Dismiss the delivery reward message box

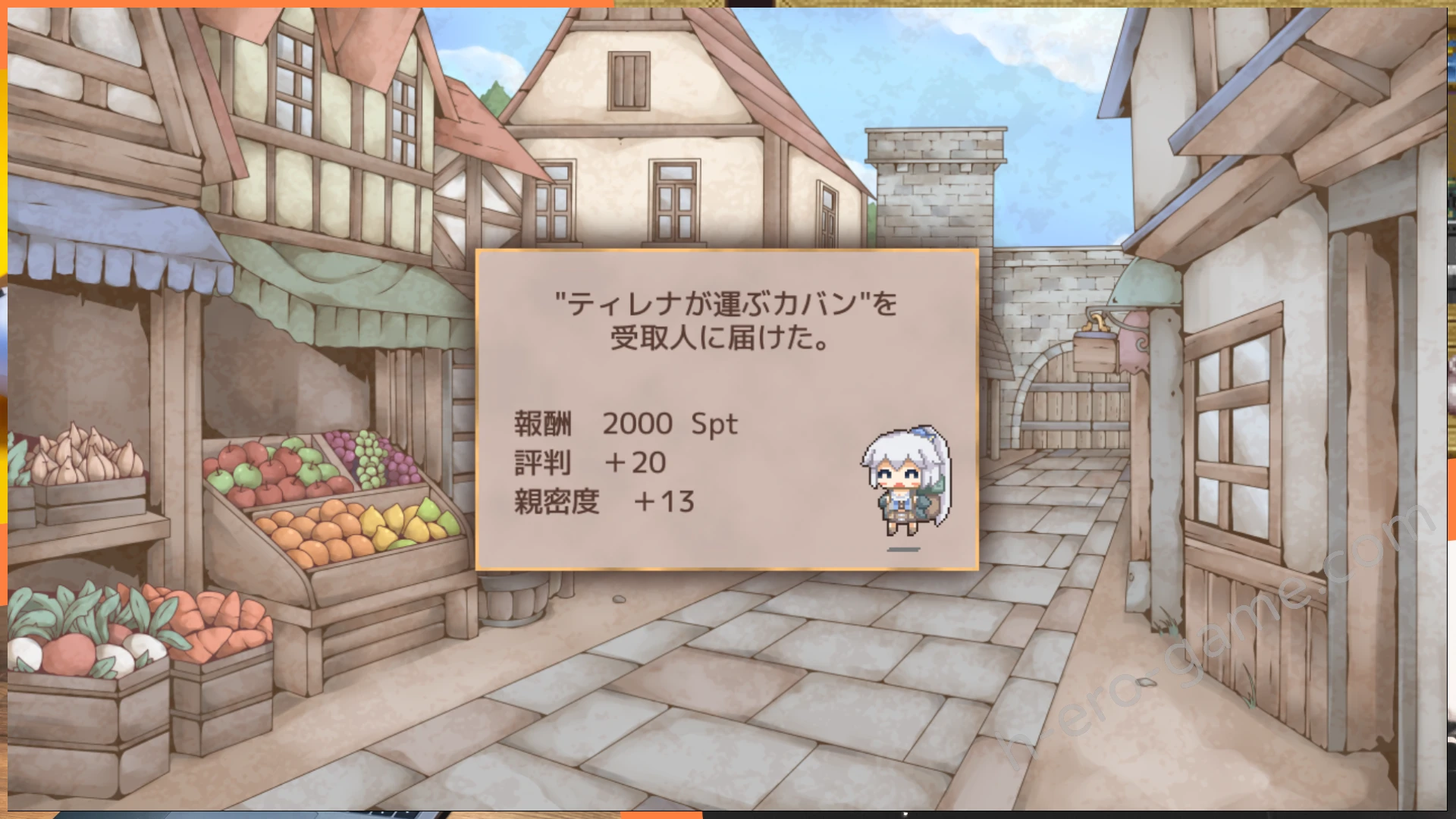point(726,409)
